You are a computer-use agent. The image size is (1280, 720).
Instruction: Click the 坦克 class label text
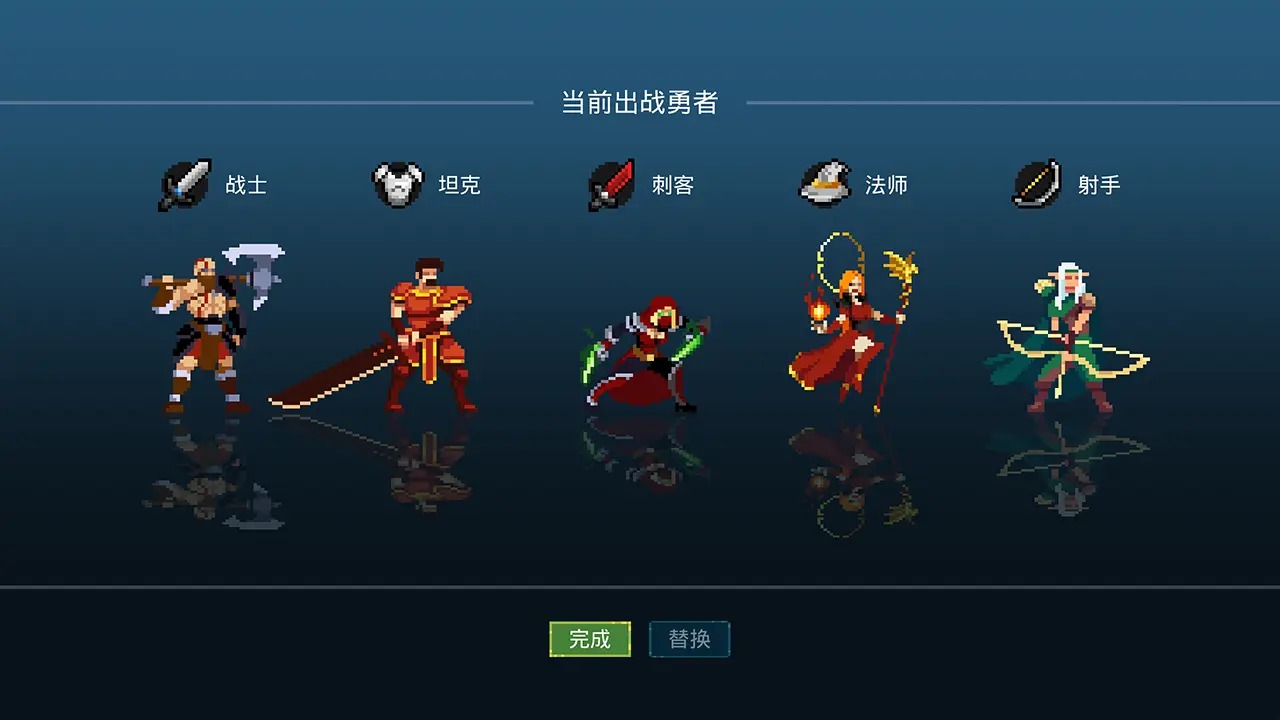click(460, 185)
